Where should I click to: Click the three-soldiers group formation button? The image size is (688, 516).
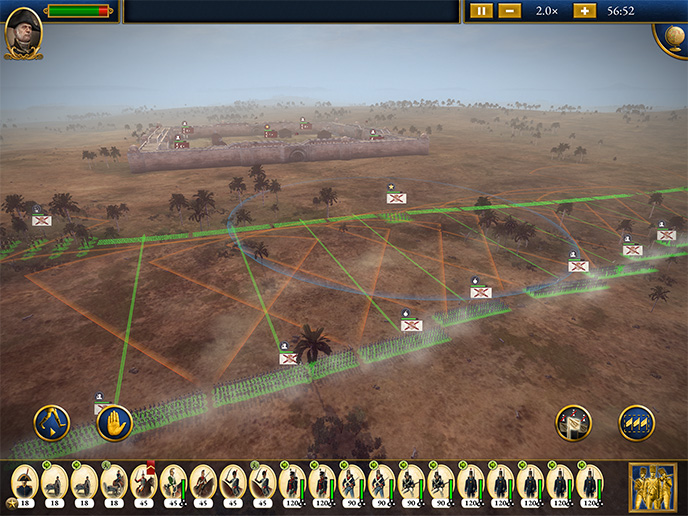click(x=636, y=422)
